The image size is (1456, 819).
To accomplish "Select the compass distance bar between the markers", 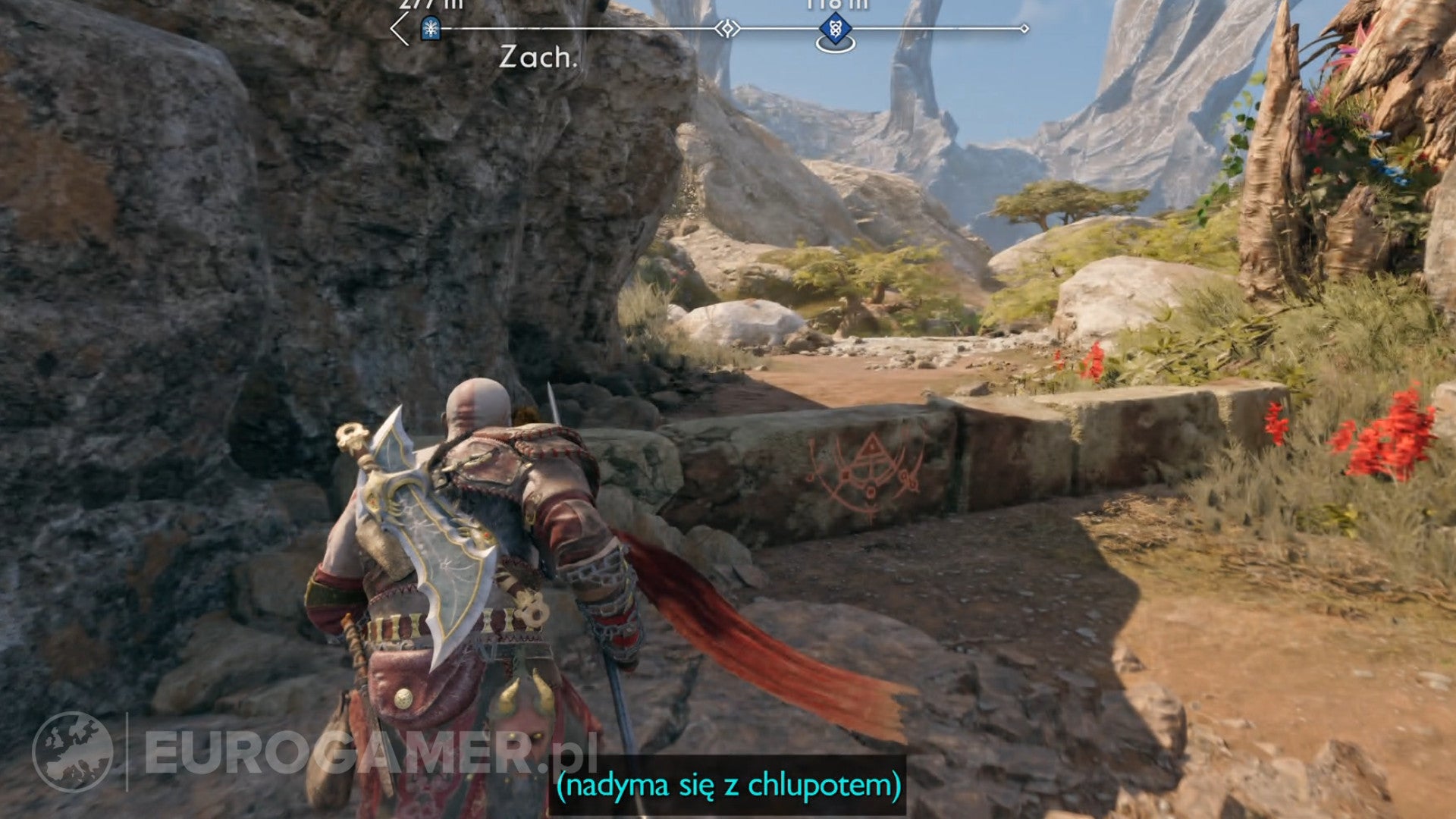I will (607, 29).
